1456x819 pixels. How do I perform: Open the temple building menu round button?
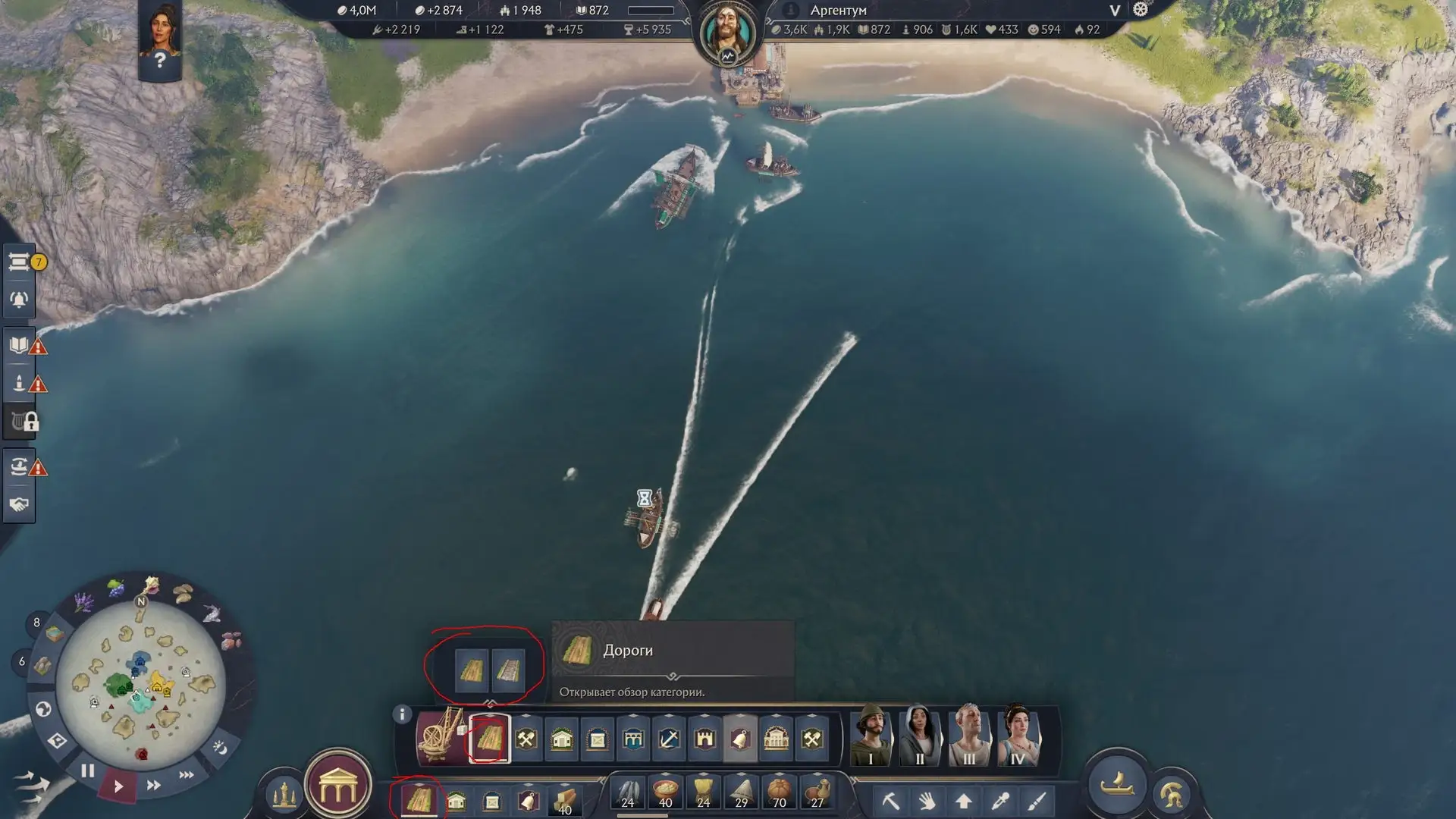(338, 789)
